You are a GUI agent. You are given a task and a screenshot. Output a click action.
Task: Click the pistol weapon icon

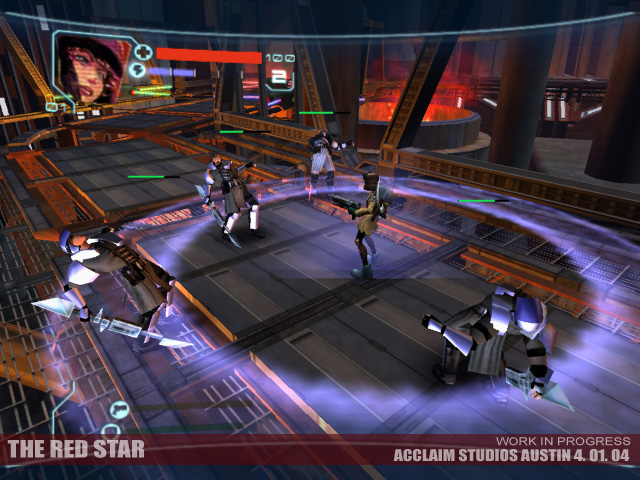click(x=119, y=408)
